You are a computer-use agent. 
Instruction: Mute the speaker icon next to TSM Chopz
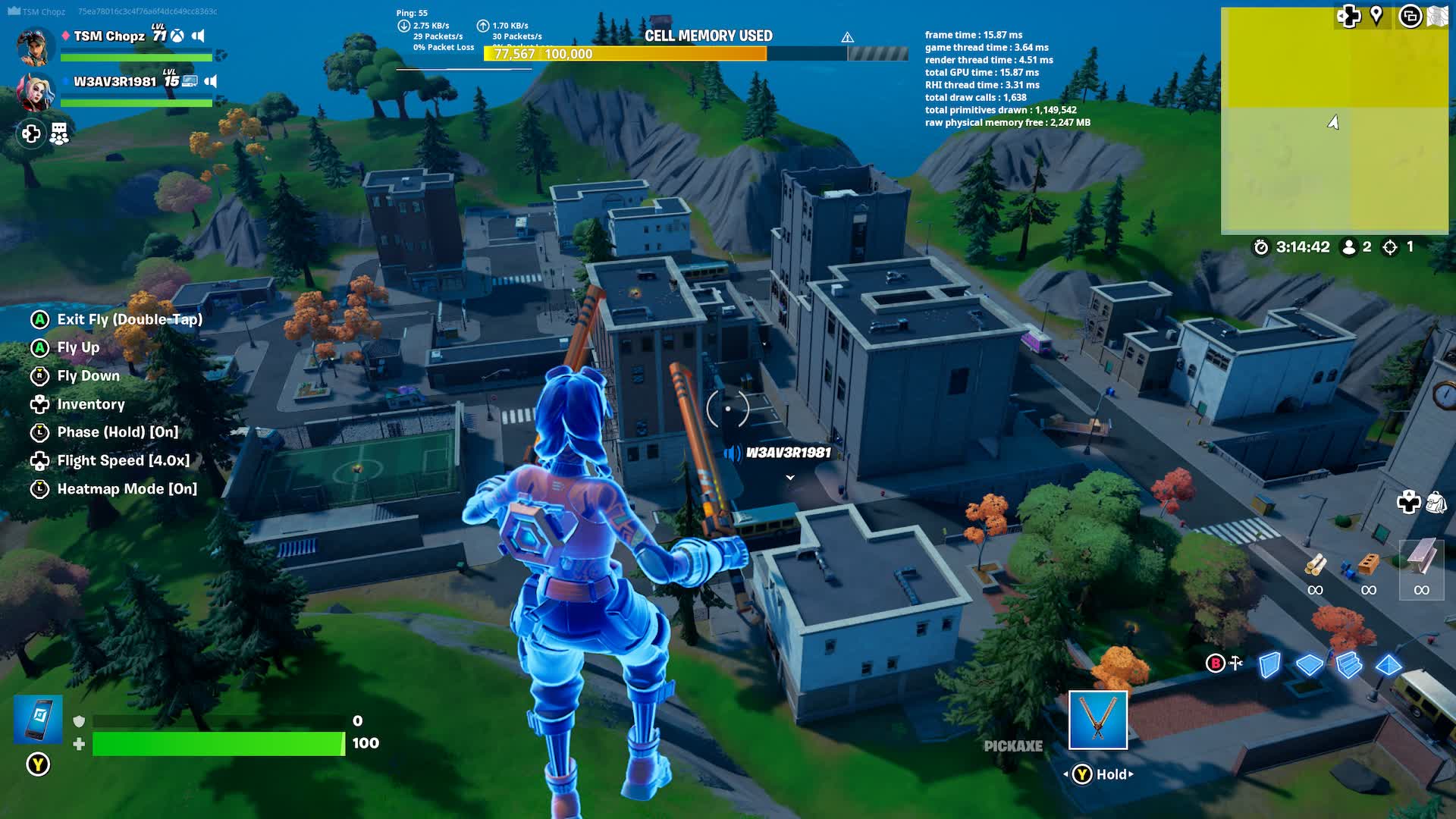click(x=199, y=36)
